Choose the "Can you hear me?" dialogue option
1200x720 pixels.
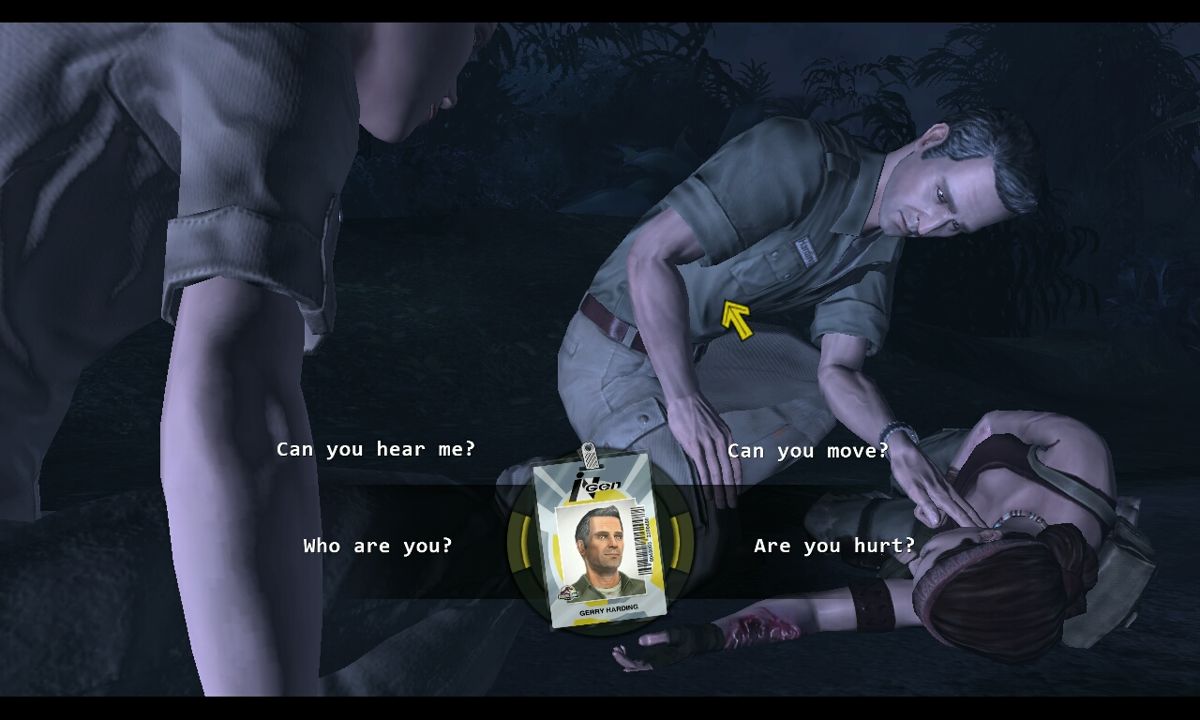coord(376,450)
